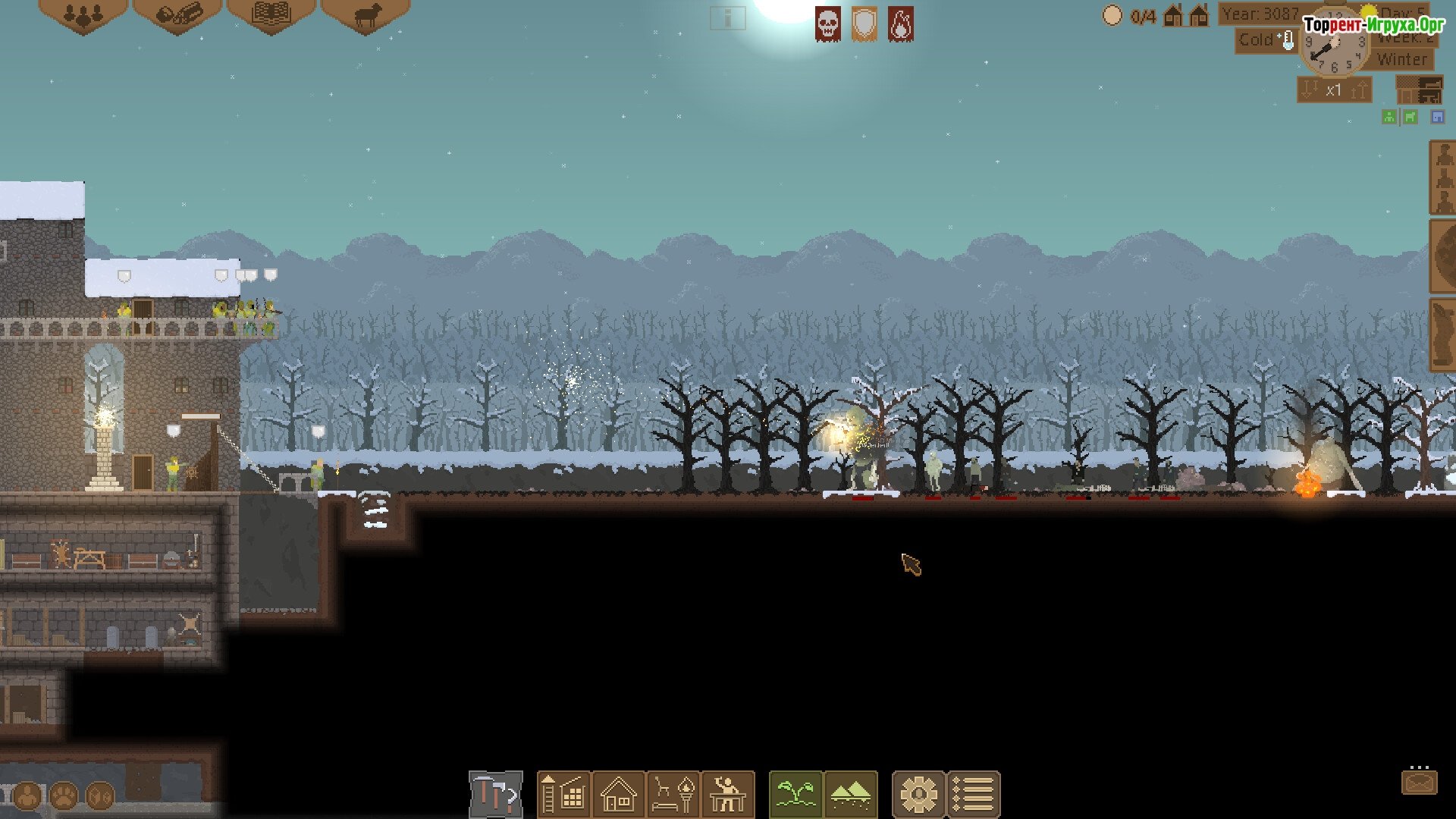Open the ladder and scaffolding build menu

563,795
